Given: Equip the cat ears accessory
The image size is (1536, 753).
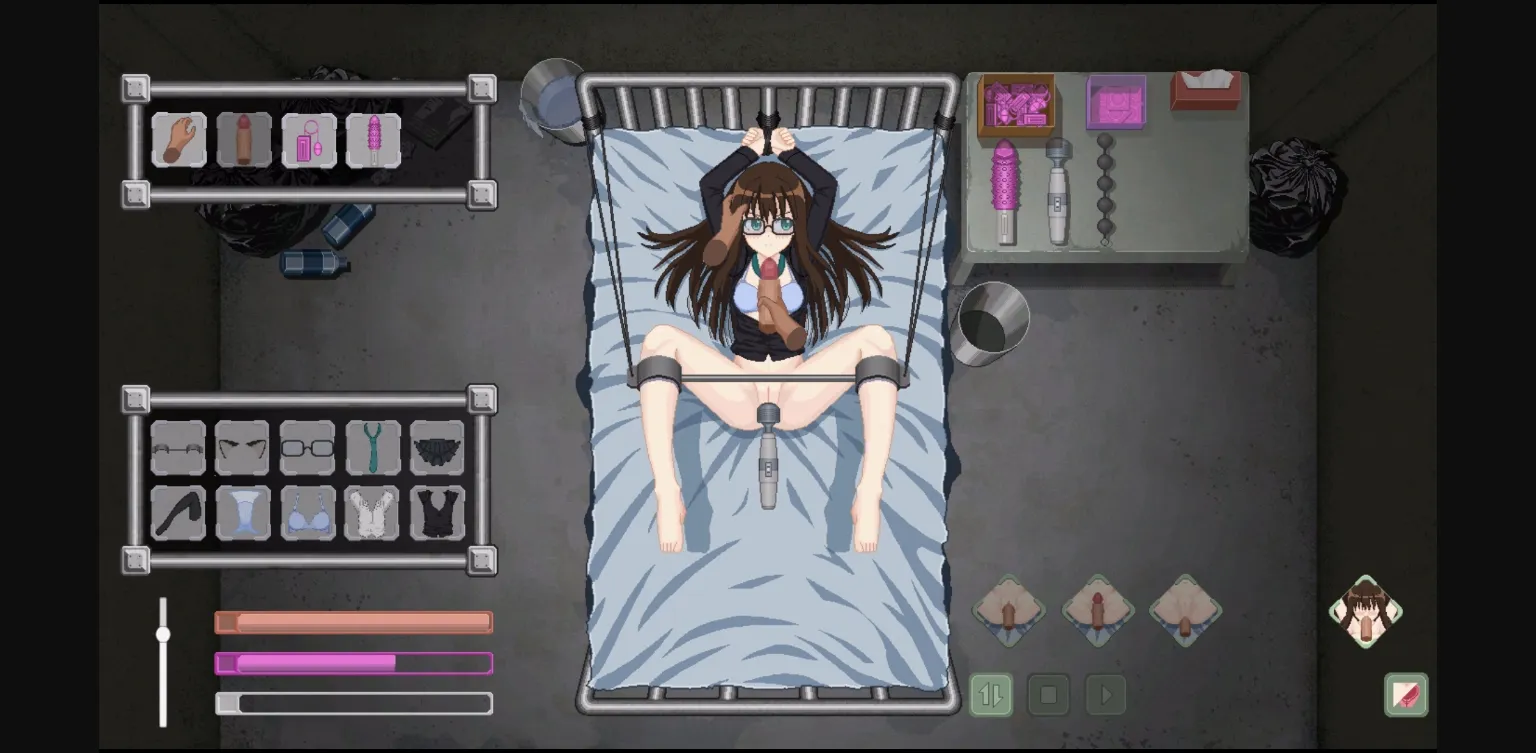Looking at the screenshot, I should pos(243,448).
